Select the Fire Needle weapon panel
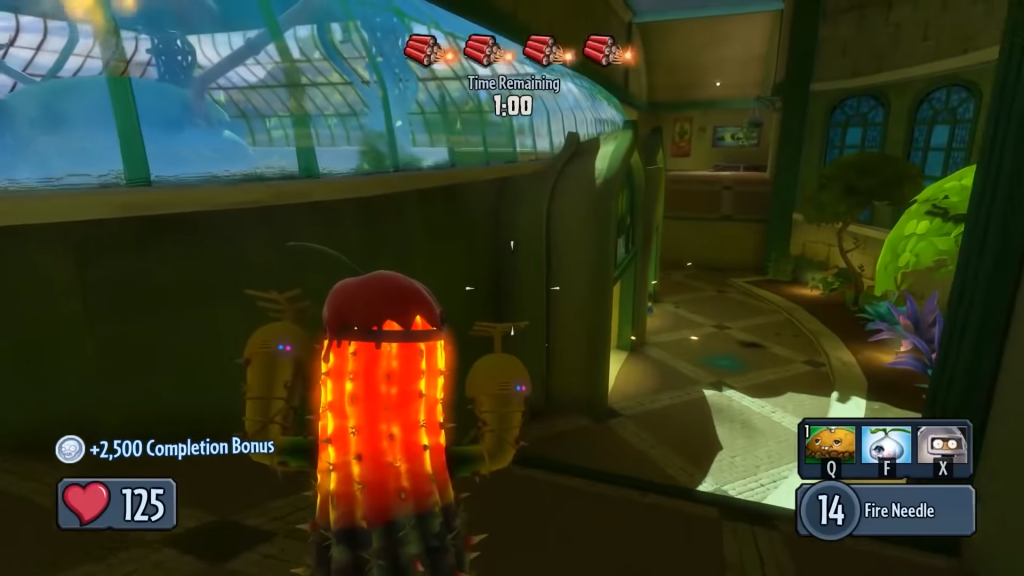 (x=886, y=510)
